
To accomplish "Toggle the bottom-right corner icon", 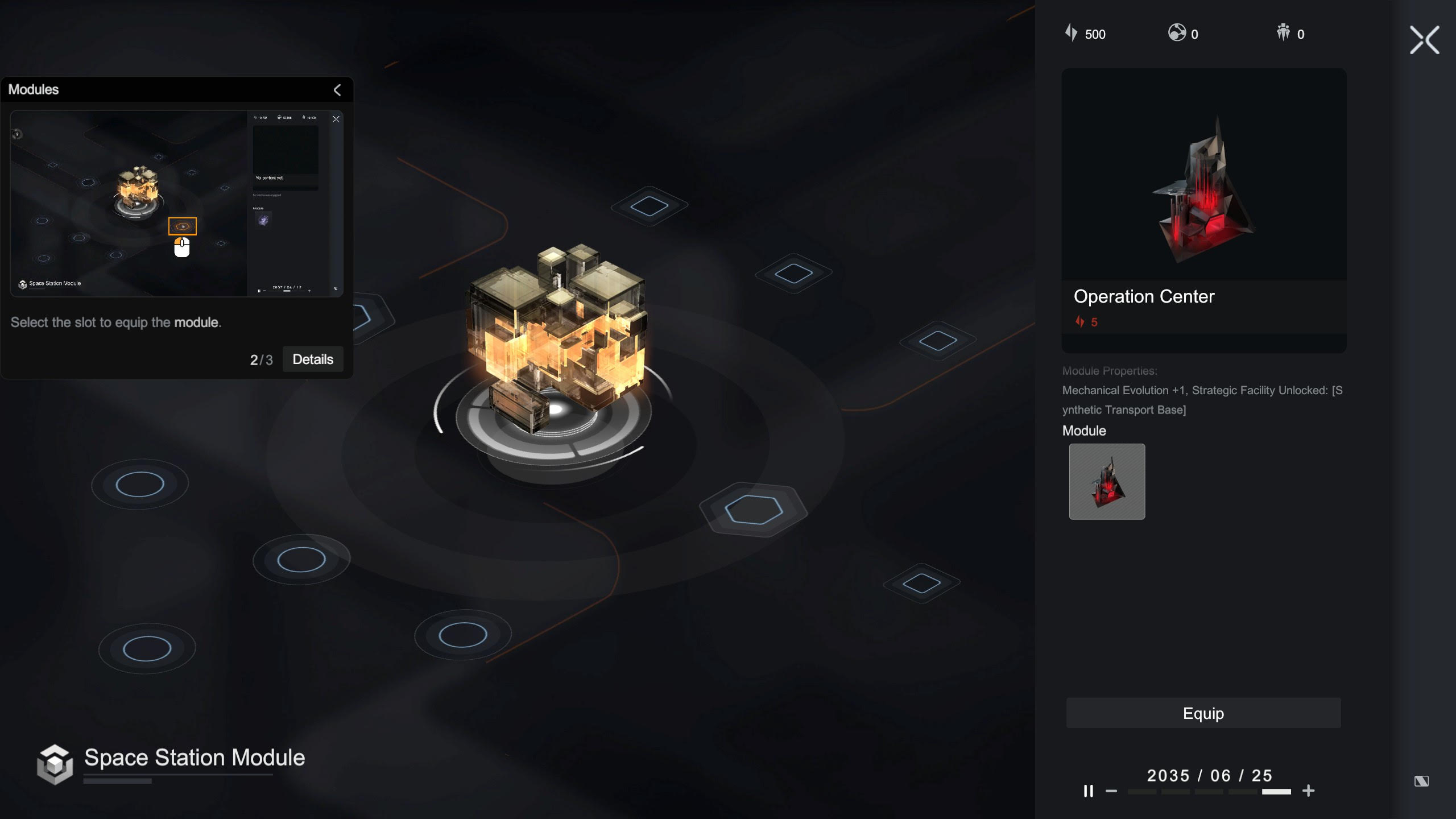I will point(1421,781).
